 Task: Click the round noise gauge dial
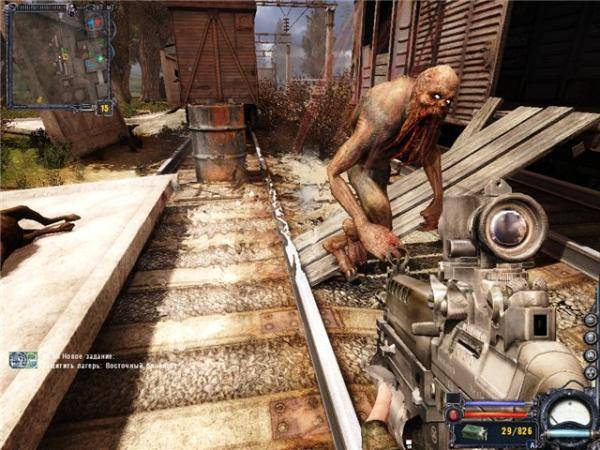tap(565, 412)
